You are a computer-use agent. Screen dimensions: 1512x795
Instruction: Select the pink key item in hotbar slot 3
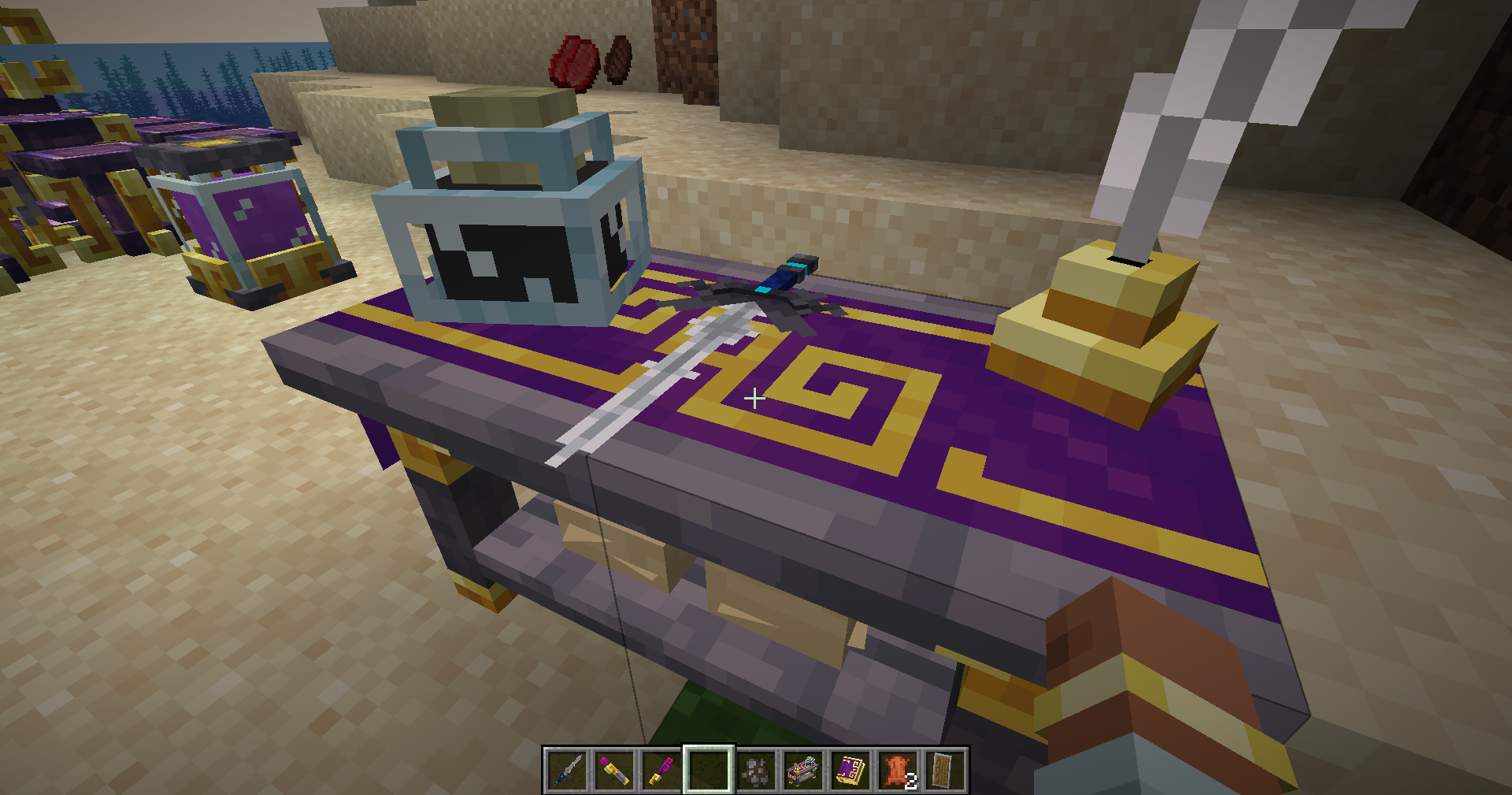pyautogui.click(x=661, y=770)
